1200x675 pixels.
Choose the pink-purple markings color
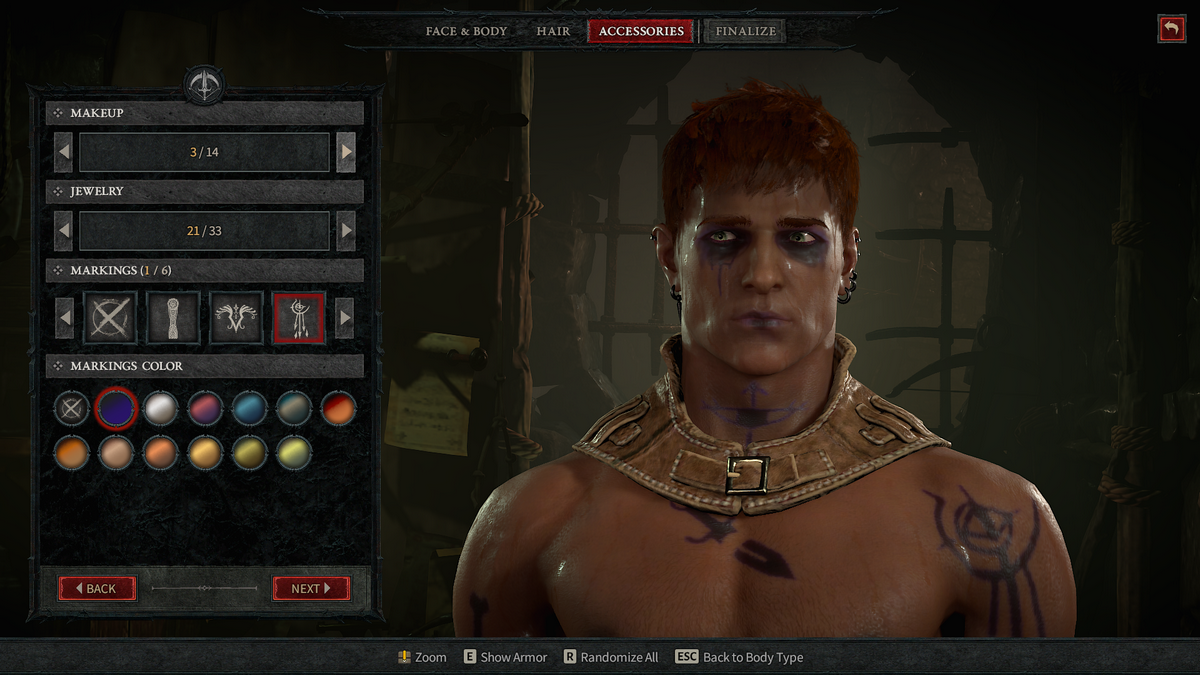tap(205, 408)
